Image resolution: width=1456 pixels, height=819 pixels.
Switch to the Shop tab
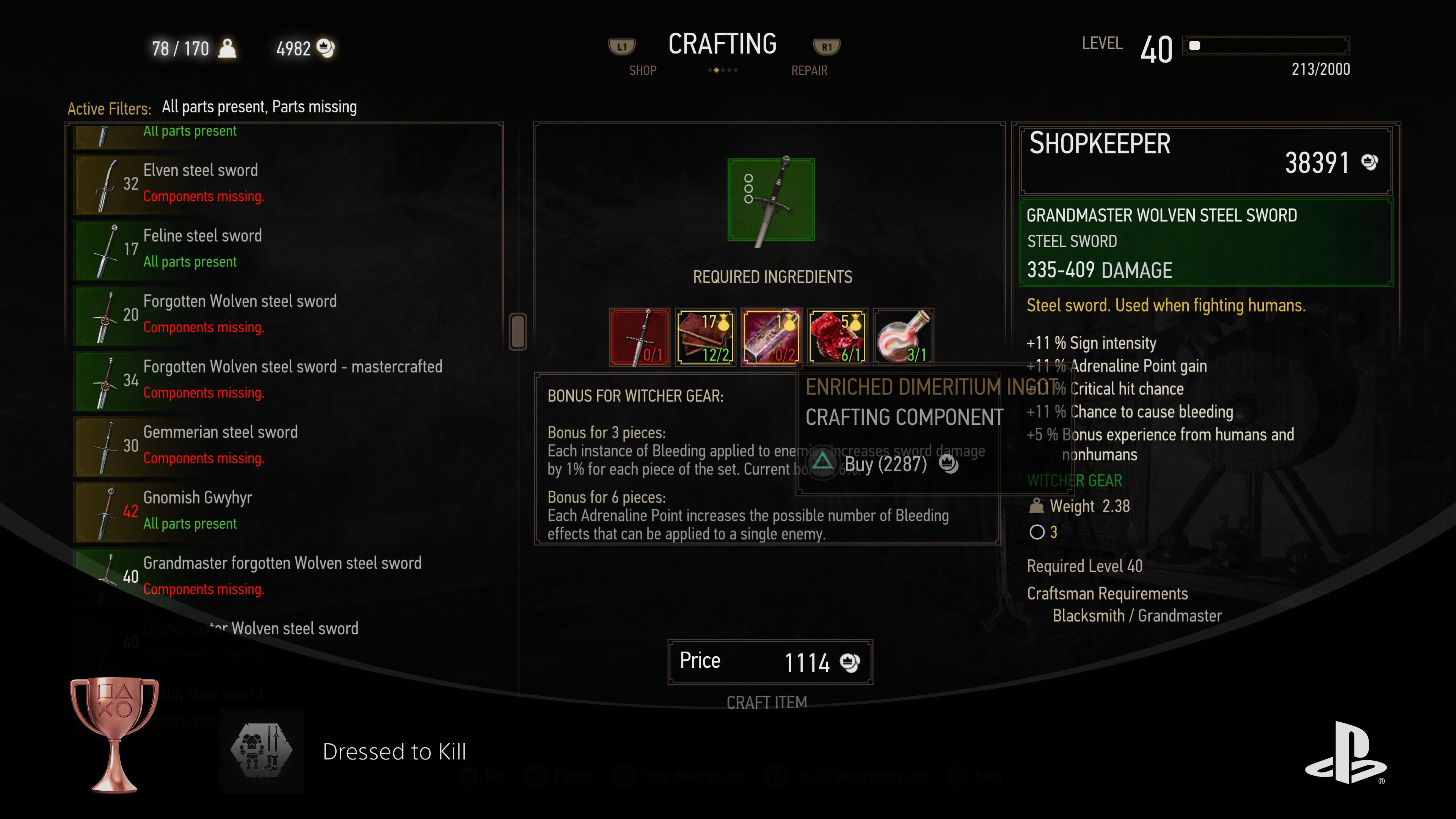(x=643, y=71)
